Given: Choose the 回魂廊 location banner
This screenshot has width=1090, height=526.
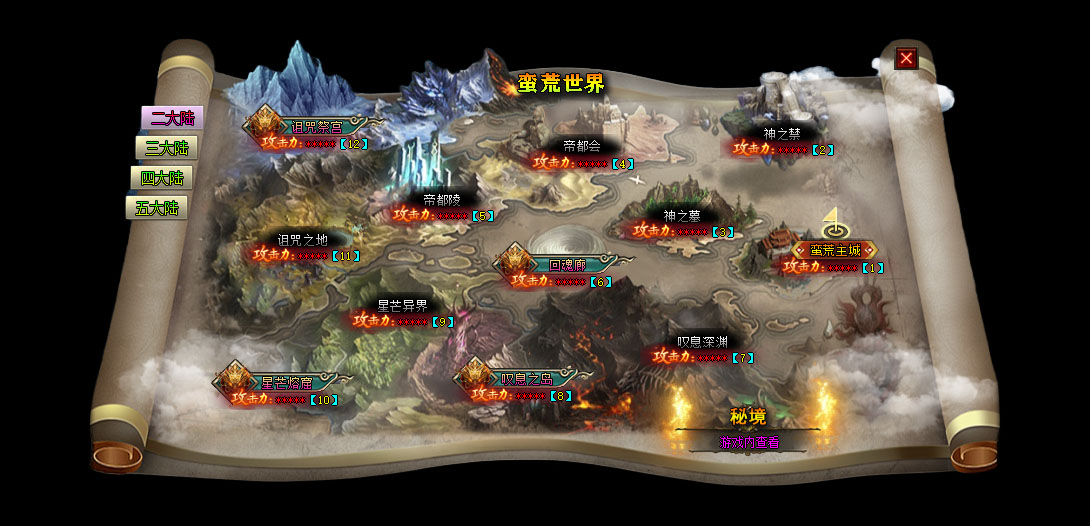Looking at the screenshot, I should [x=566, y=265].
